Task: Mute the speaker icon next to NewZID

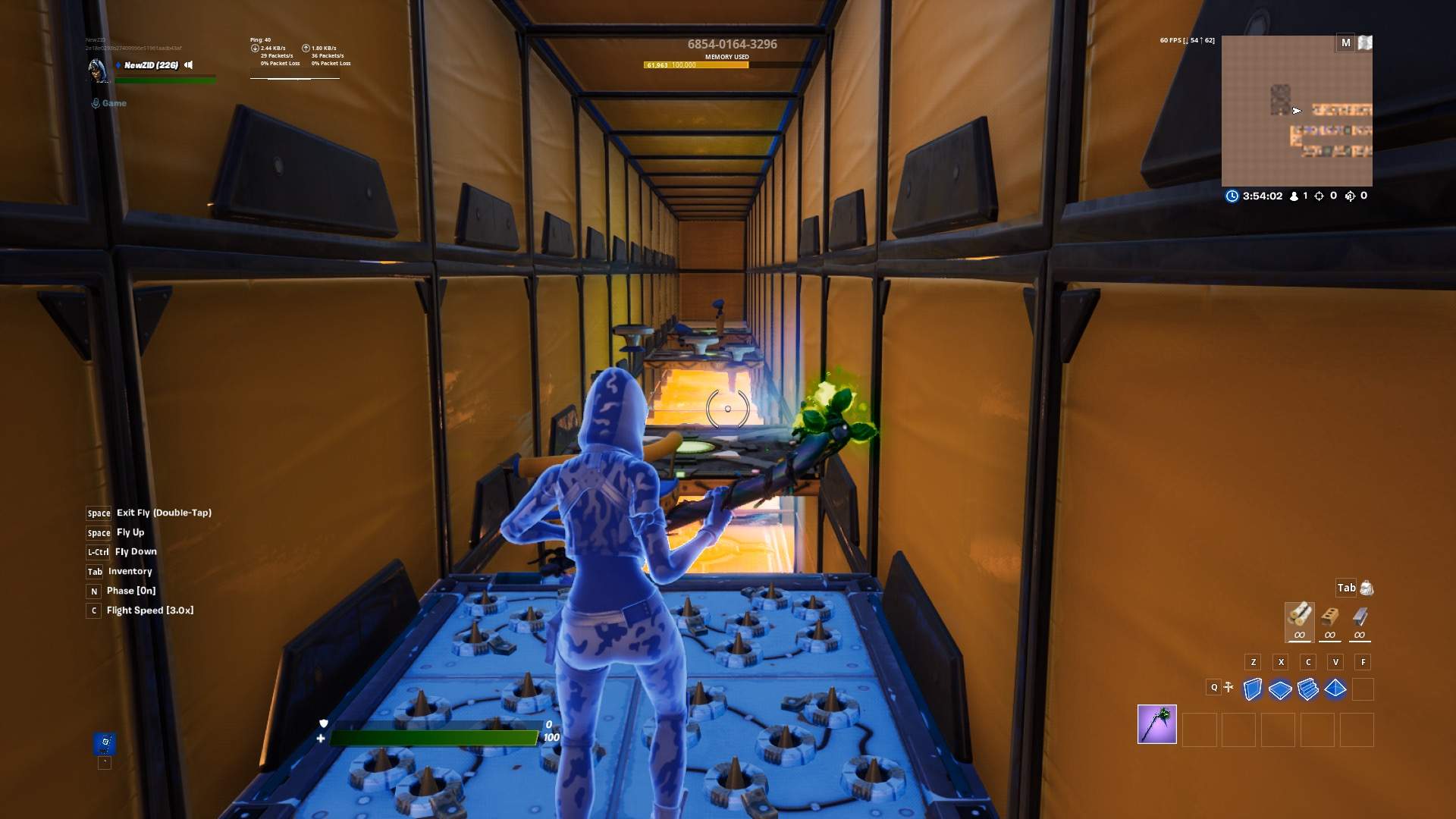Action: 187,65
